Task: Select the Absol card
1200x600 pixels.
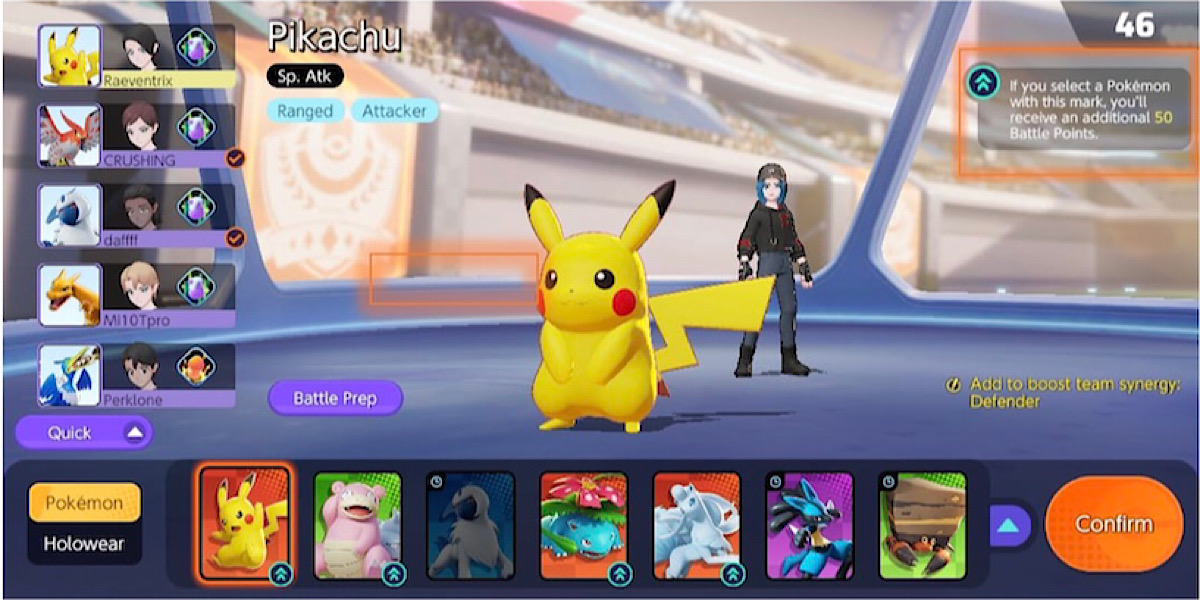Action: [470, 524]
